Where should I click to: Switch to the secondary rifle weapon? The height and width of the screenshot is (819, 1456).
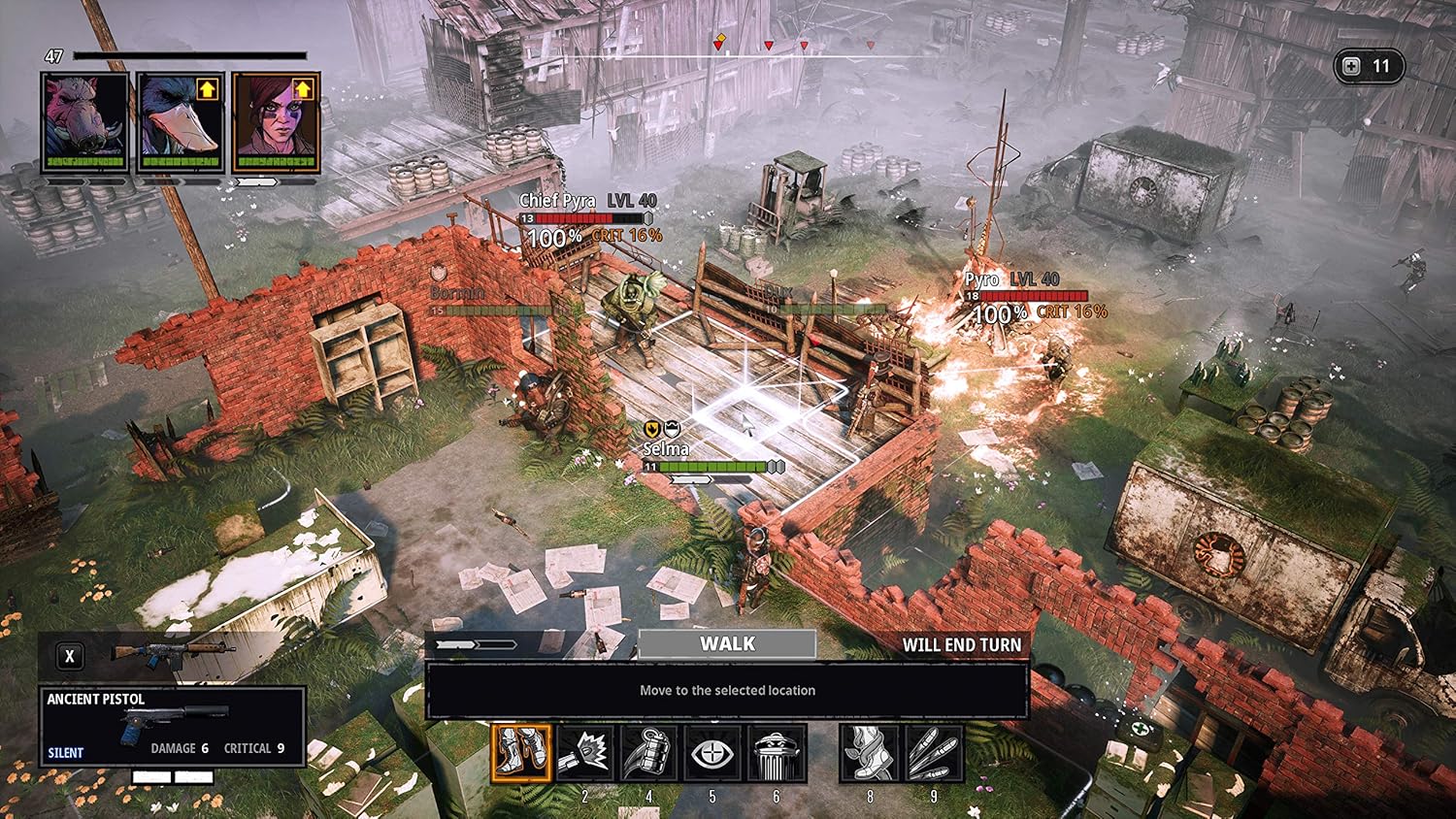(x=173, y=654)
